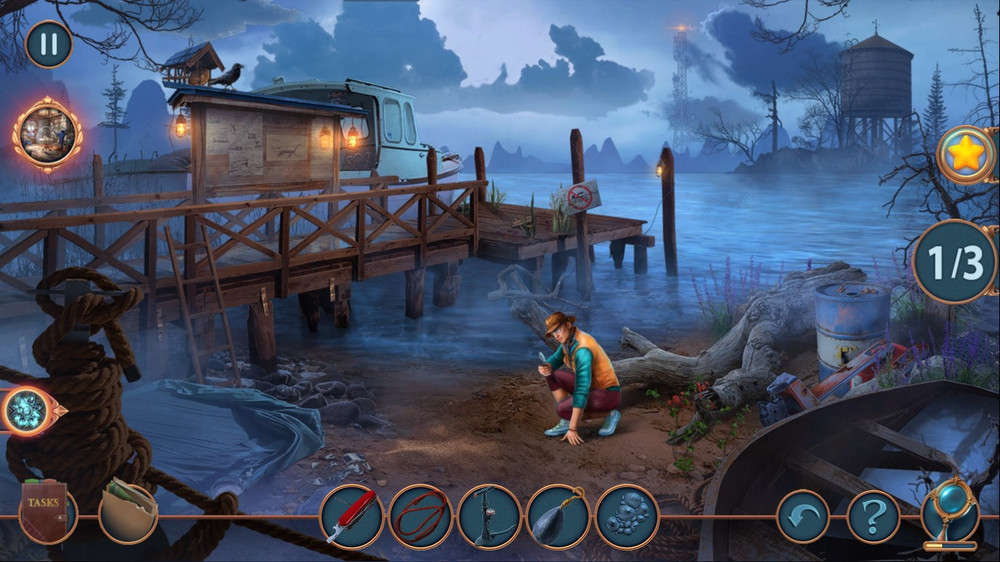Choose the fishing weight item
Viewport: 1000px width, 562px height.
pos(558,517)
